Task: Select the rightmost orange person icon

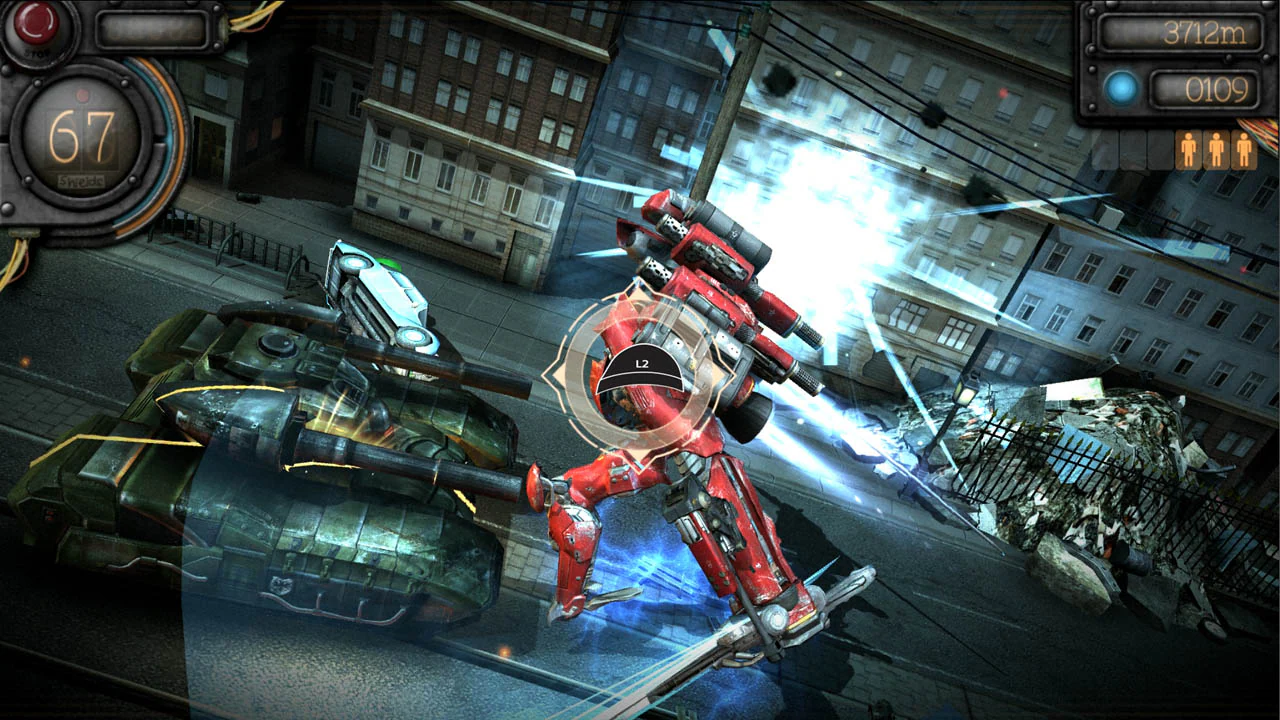Action: click(1243, 148)
